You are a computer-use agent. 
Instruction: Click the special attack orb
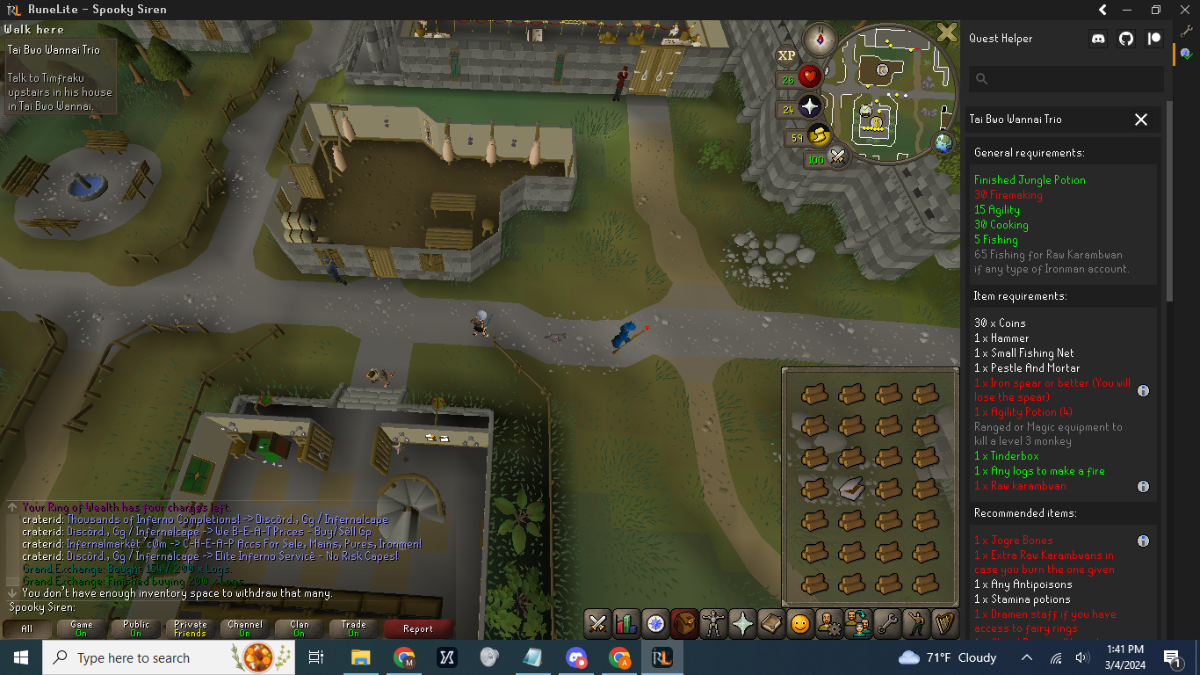(838, 157)
